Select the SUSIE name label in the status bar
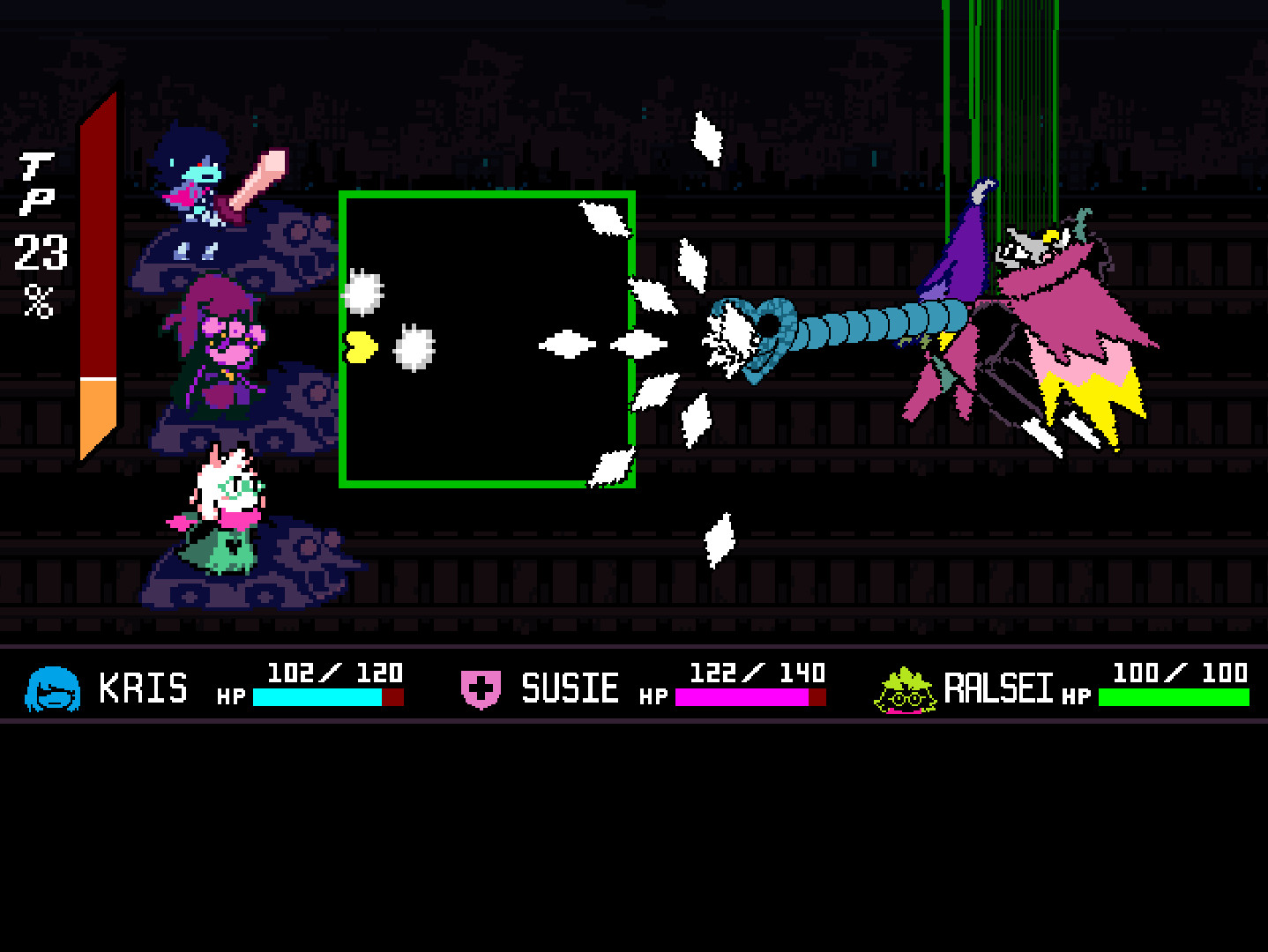1268x952 pixels. 571,688
